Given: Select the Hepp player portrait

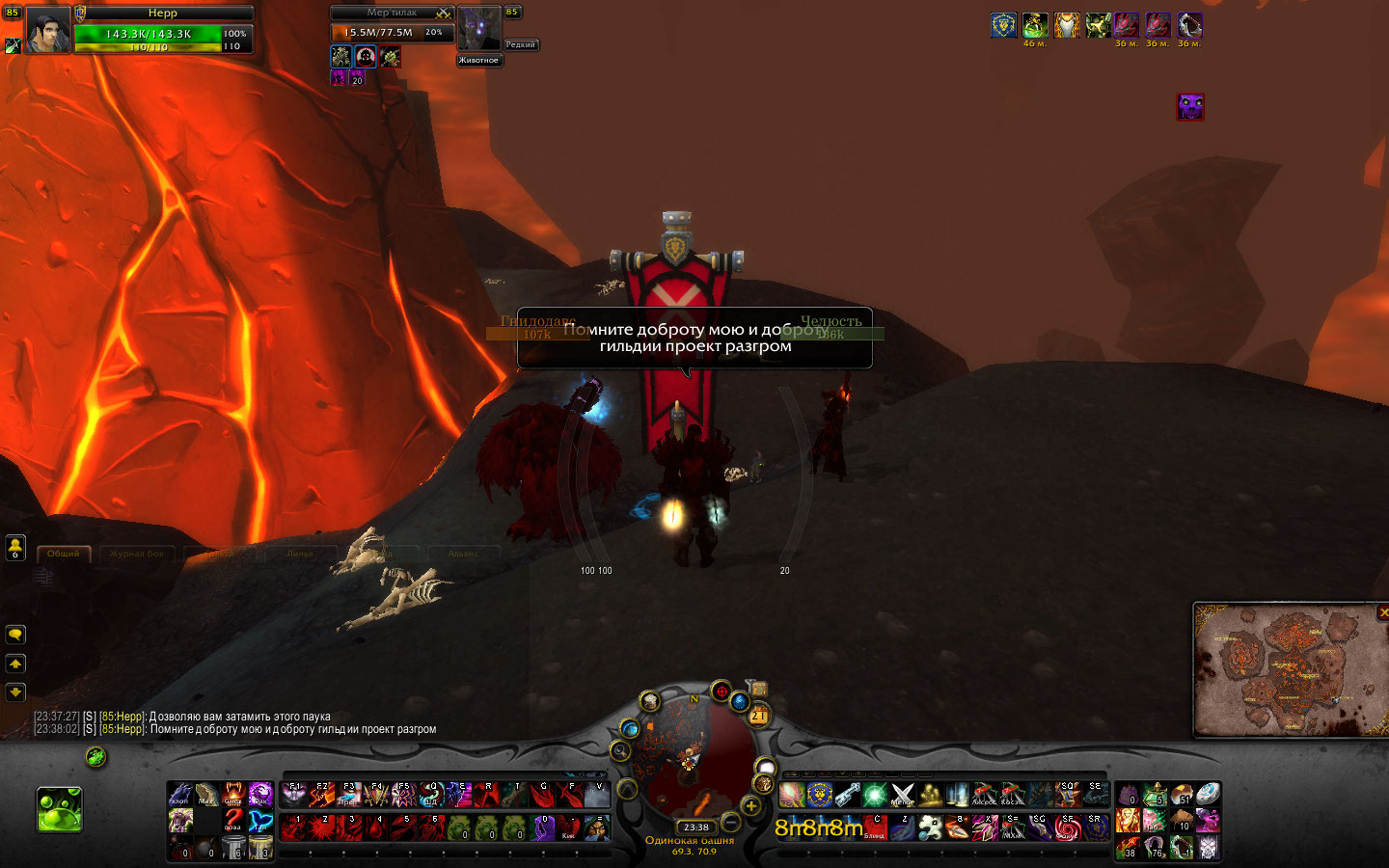Looking at the screenshot, I should pos(47,29).
